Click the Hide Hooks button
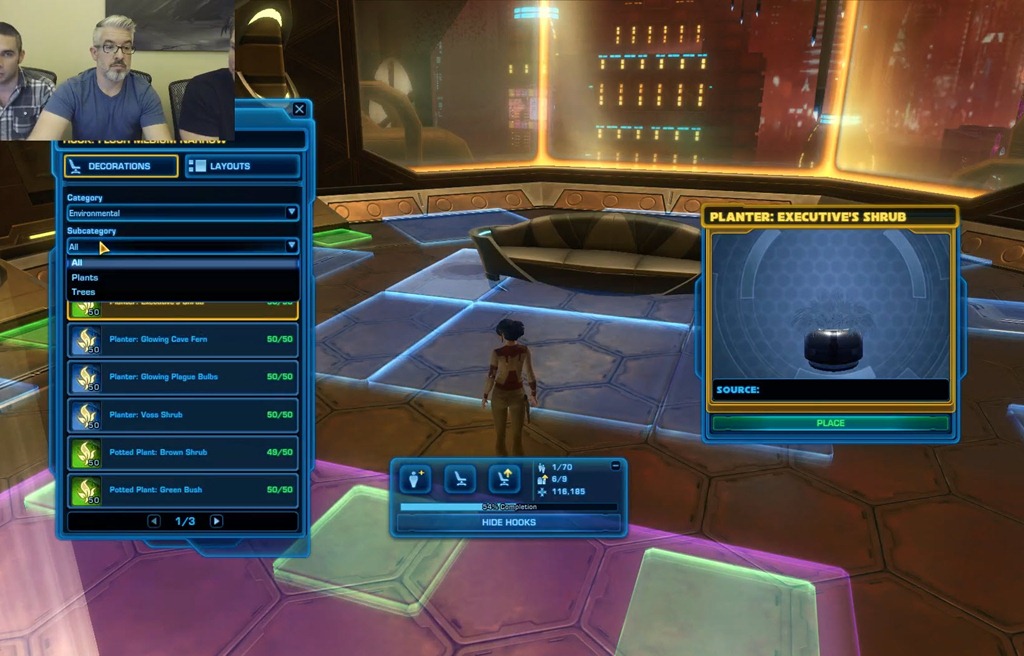The image size is (1024, 656). [508, 522]
